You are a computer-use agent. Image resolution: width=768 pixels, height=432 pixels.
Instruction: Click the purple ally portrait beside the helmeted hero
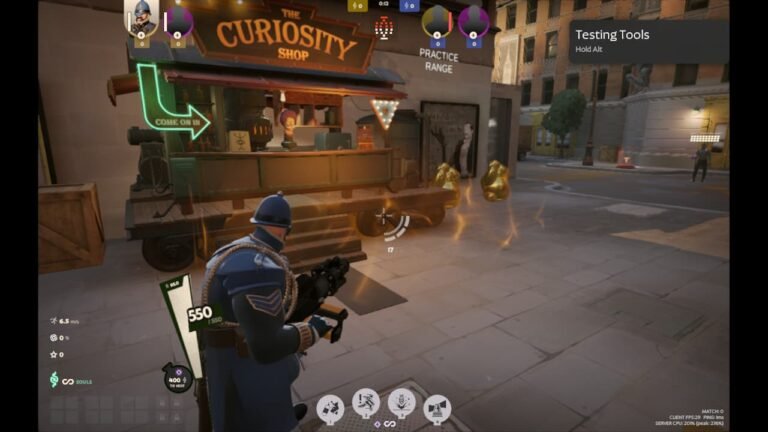click(178, 19)
